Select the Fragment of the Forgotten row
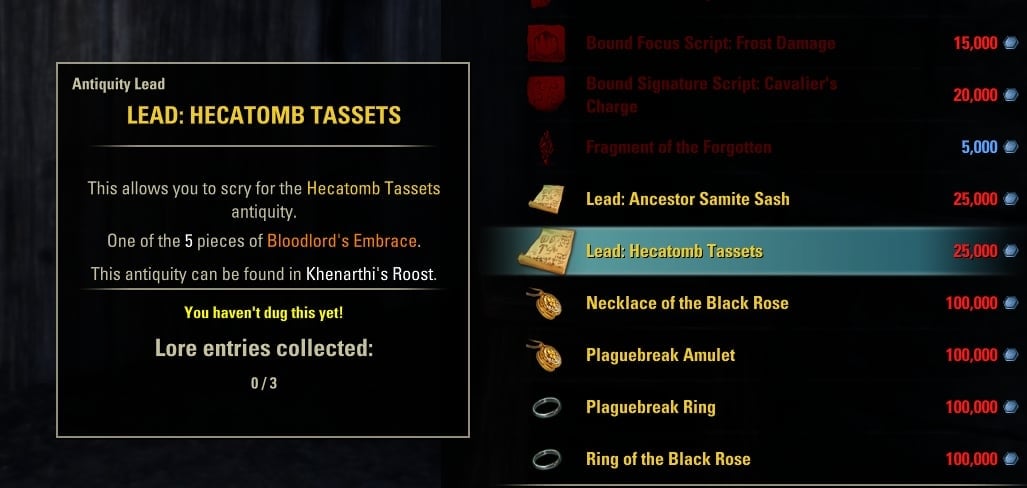Viewport: 1027px width, 488px height. (x=678, y=147)
